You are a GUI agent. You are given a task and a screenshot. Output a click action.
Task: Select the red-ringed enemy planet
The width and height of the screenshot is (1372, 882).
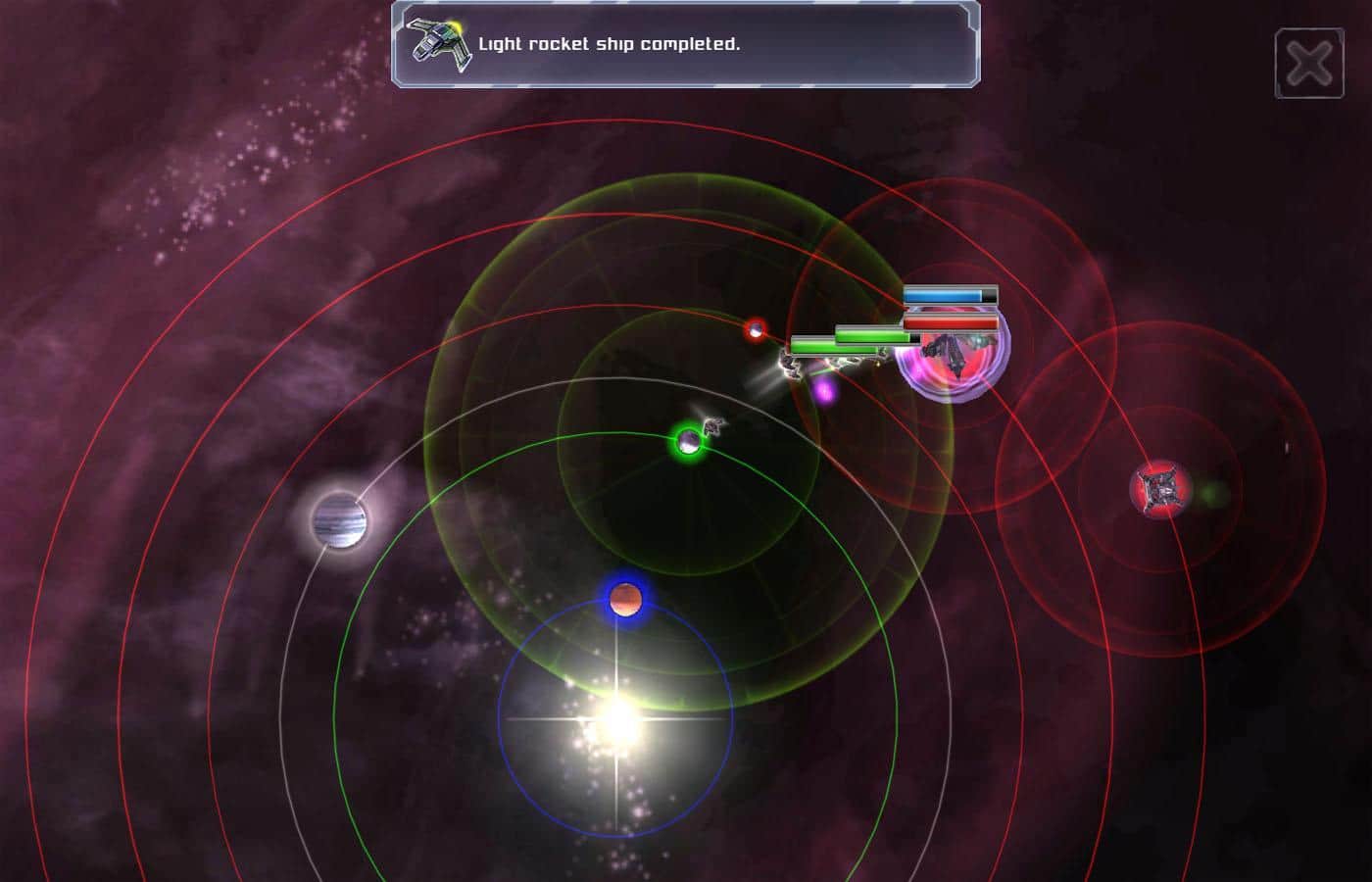coord(755,329)
